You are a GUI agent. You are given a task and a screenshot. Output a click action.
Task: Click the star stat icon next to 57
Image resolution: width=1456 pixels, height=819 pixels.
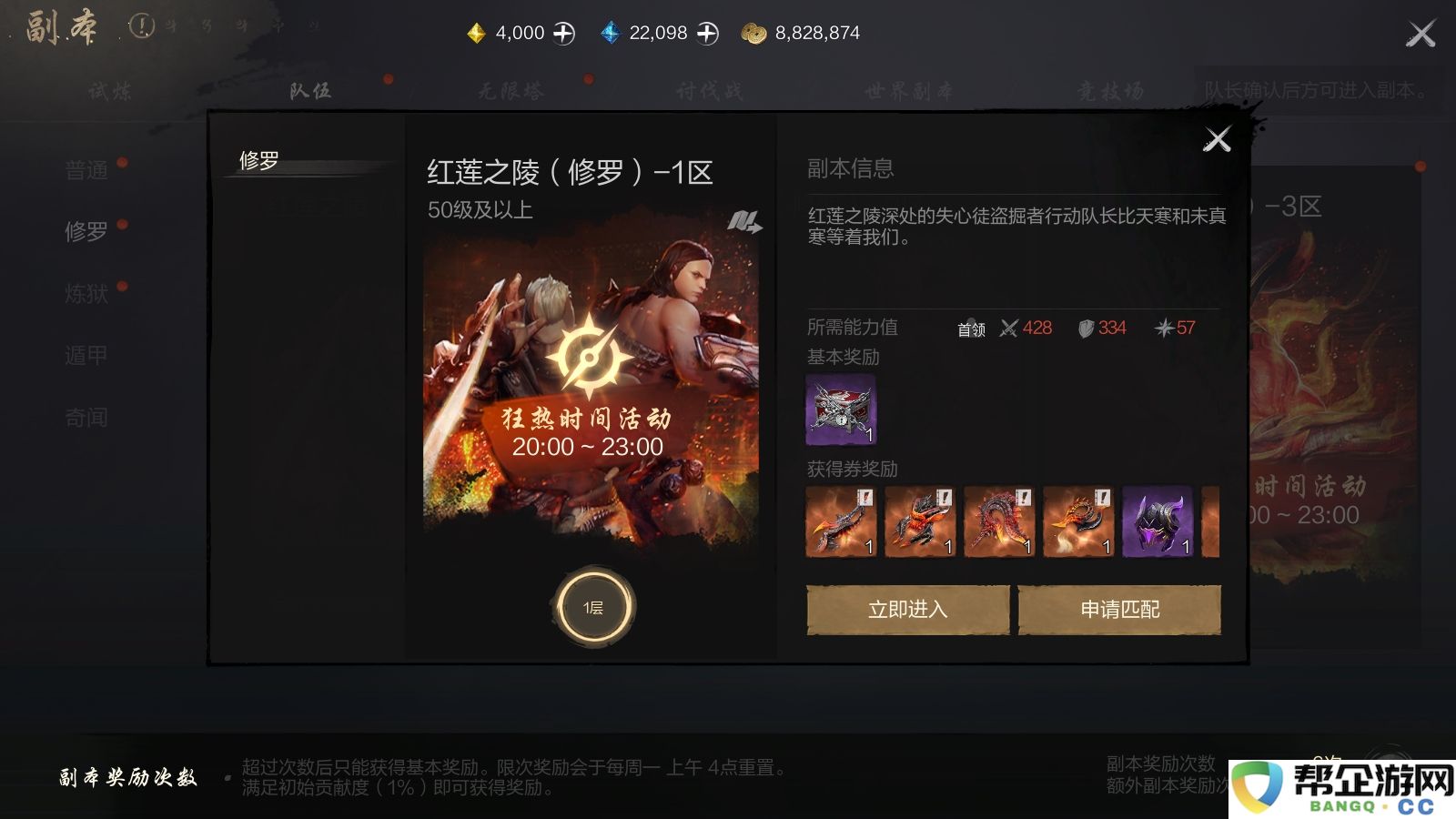point(1163,329)
